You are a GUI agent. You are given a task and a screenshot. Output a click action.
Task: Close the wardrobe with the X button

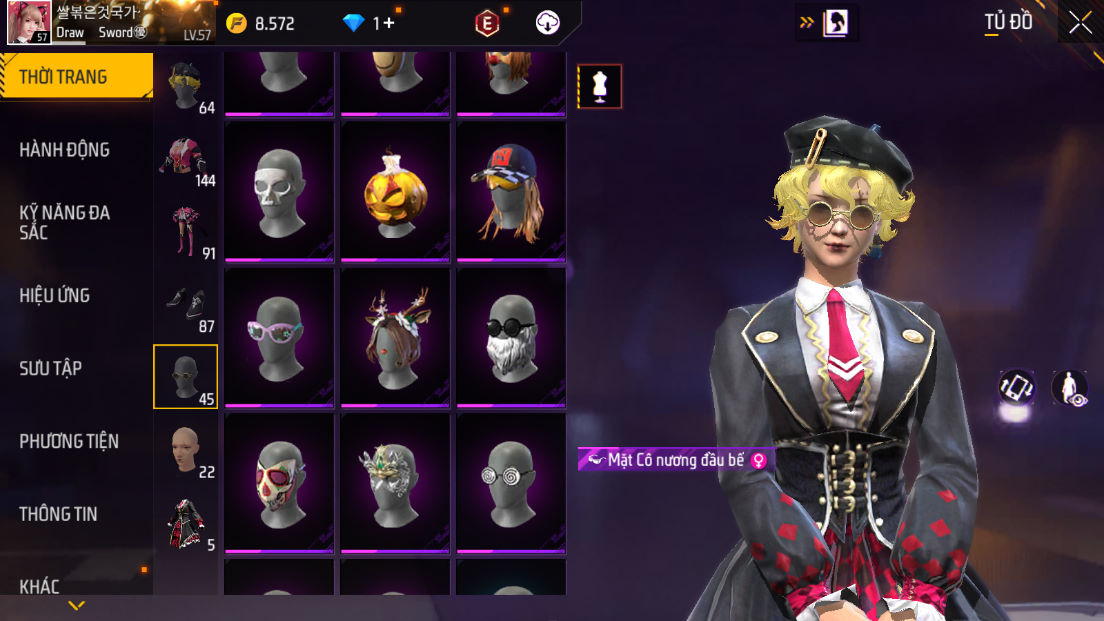[x=1080, y=23]
